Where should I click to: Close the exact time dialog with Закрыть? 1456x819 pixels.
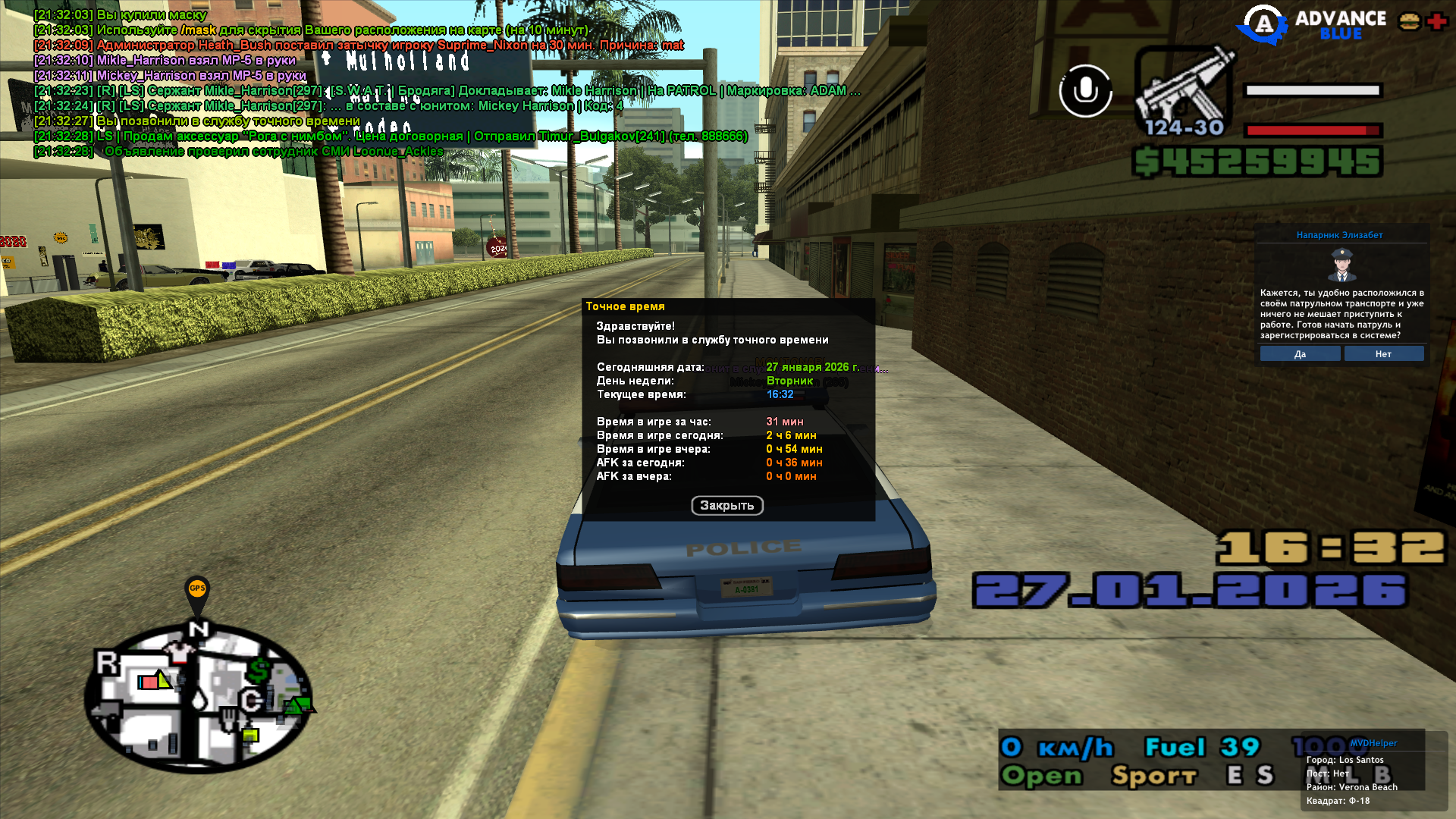[x=726, y=506]
